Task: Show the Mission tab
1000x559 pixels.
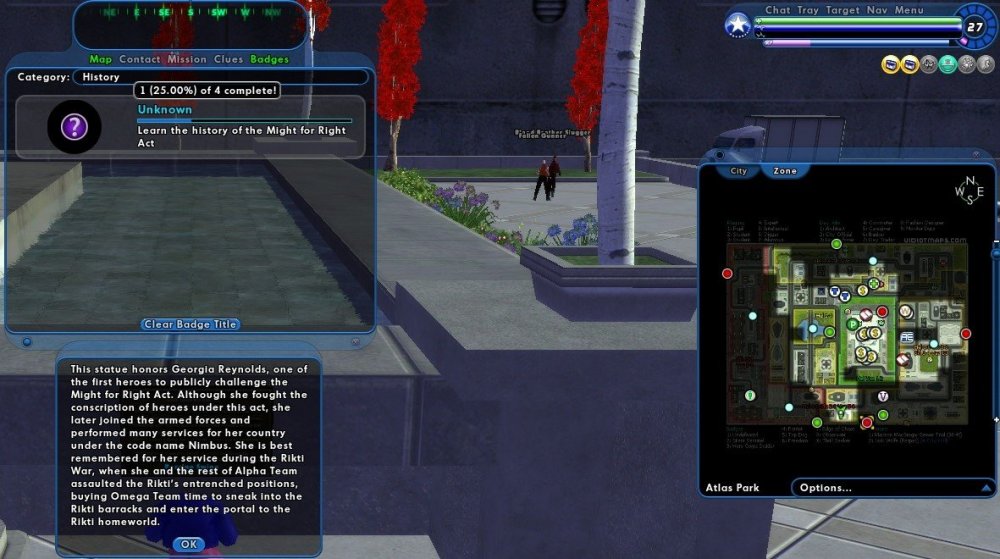Action: [x=187, y=59]
